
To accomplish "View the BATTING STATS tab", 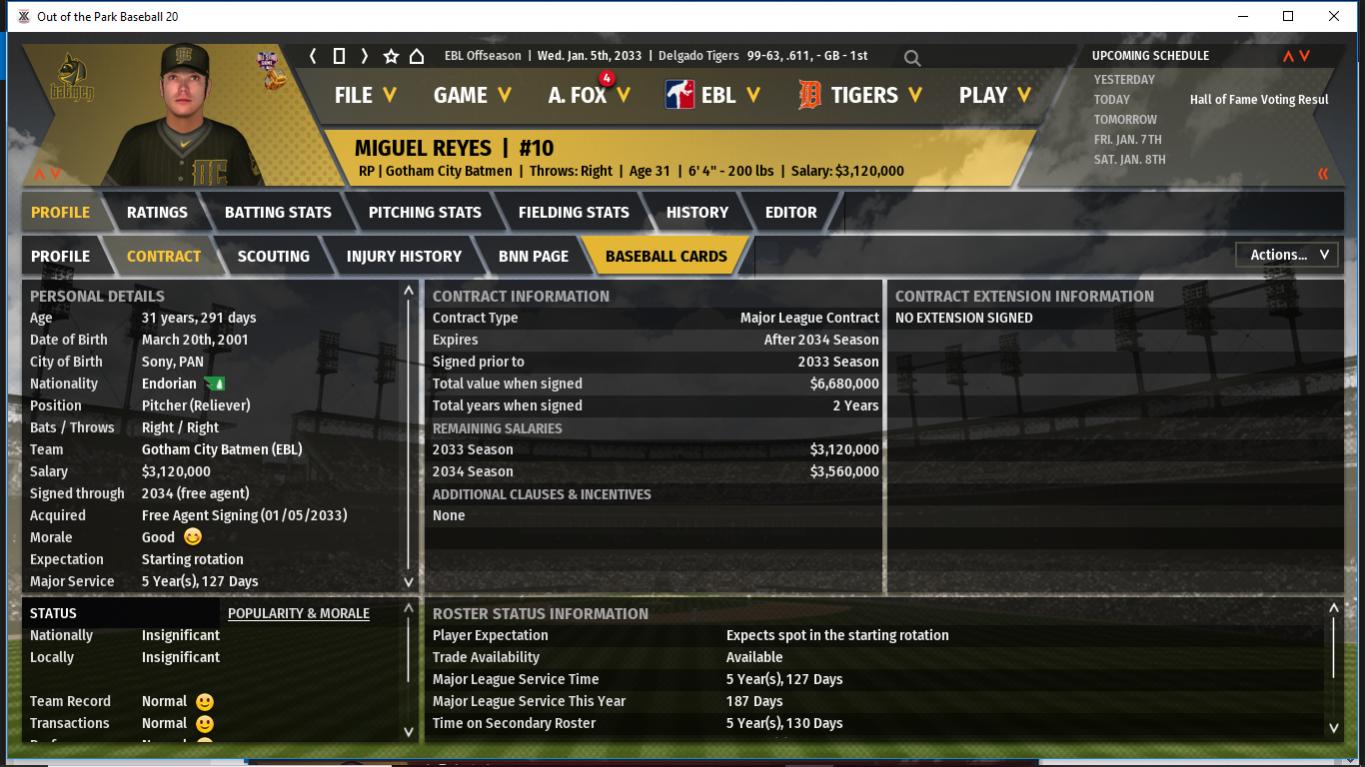I will tap(278, 212).
